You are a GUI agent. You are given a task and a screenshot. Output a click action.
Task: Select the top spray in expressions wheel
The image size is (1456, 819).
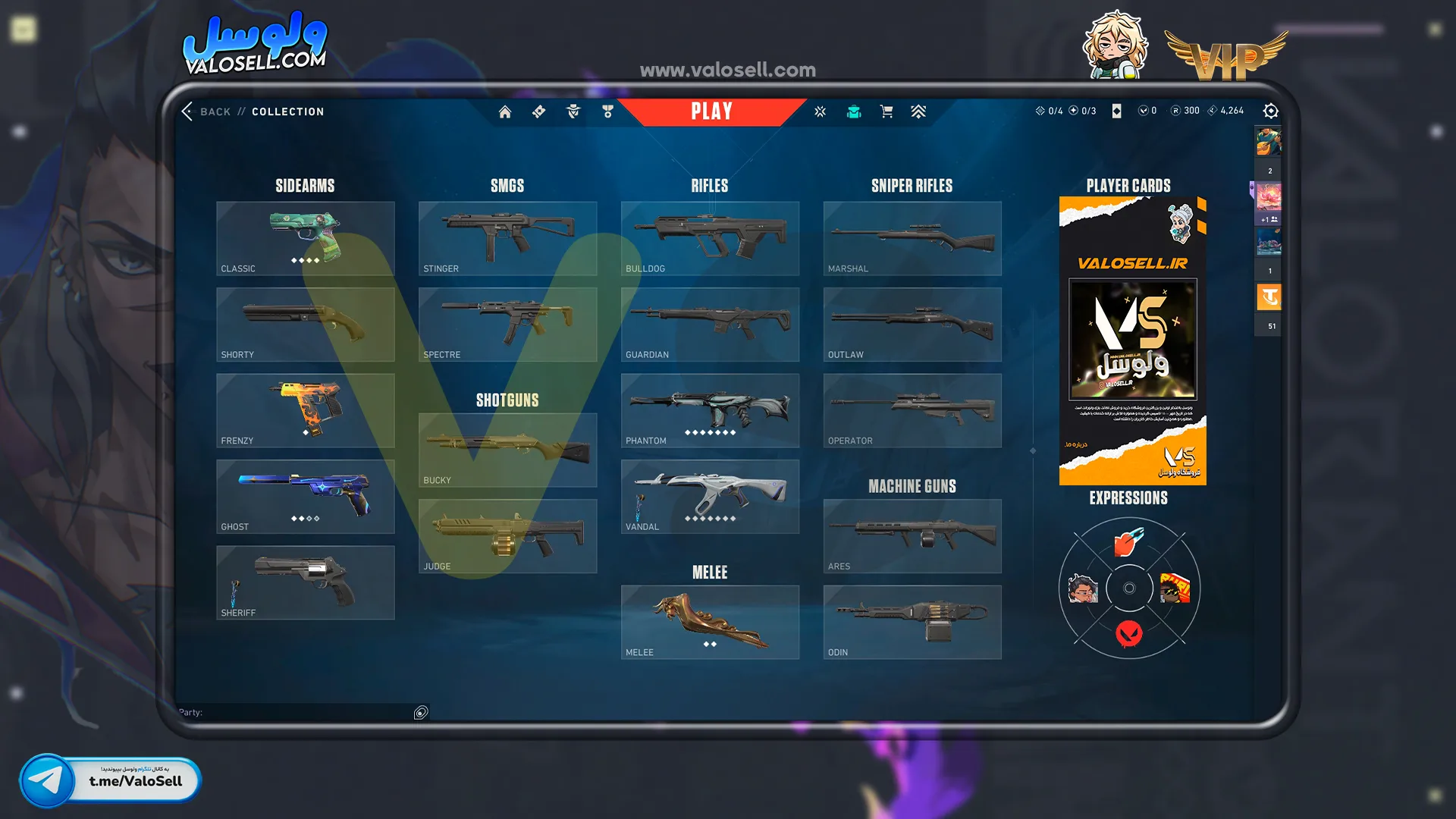tap(1129, 542)
